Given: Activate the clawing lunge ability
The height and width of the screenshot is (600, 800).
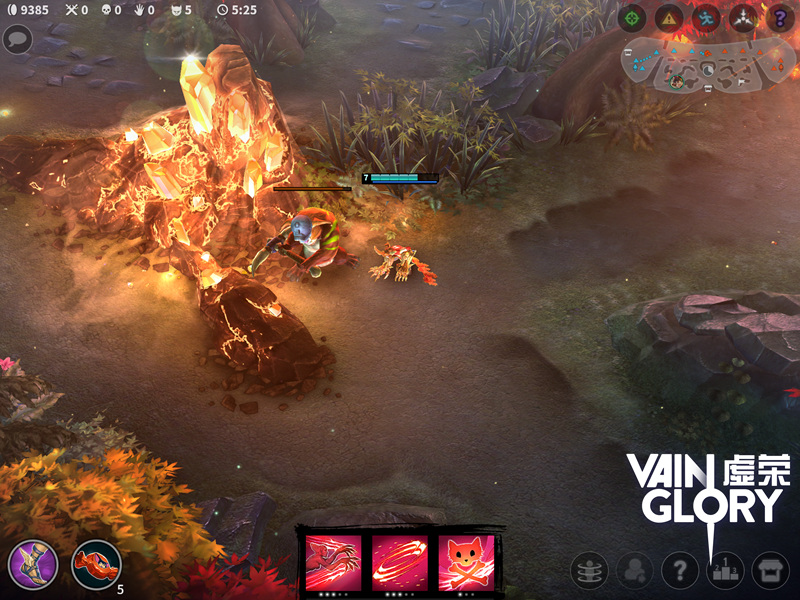Looking at the screenshot, I should (x=332, y=563).
